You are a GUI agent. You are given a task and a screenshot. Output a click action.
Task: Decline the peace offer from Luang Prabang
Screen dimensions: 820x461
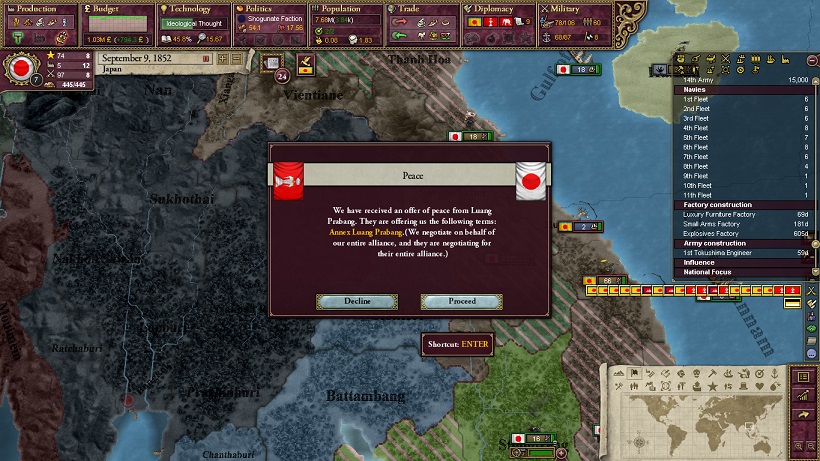(x=357, y=301)
